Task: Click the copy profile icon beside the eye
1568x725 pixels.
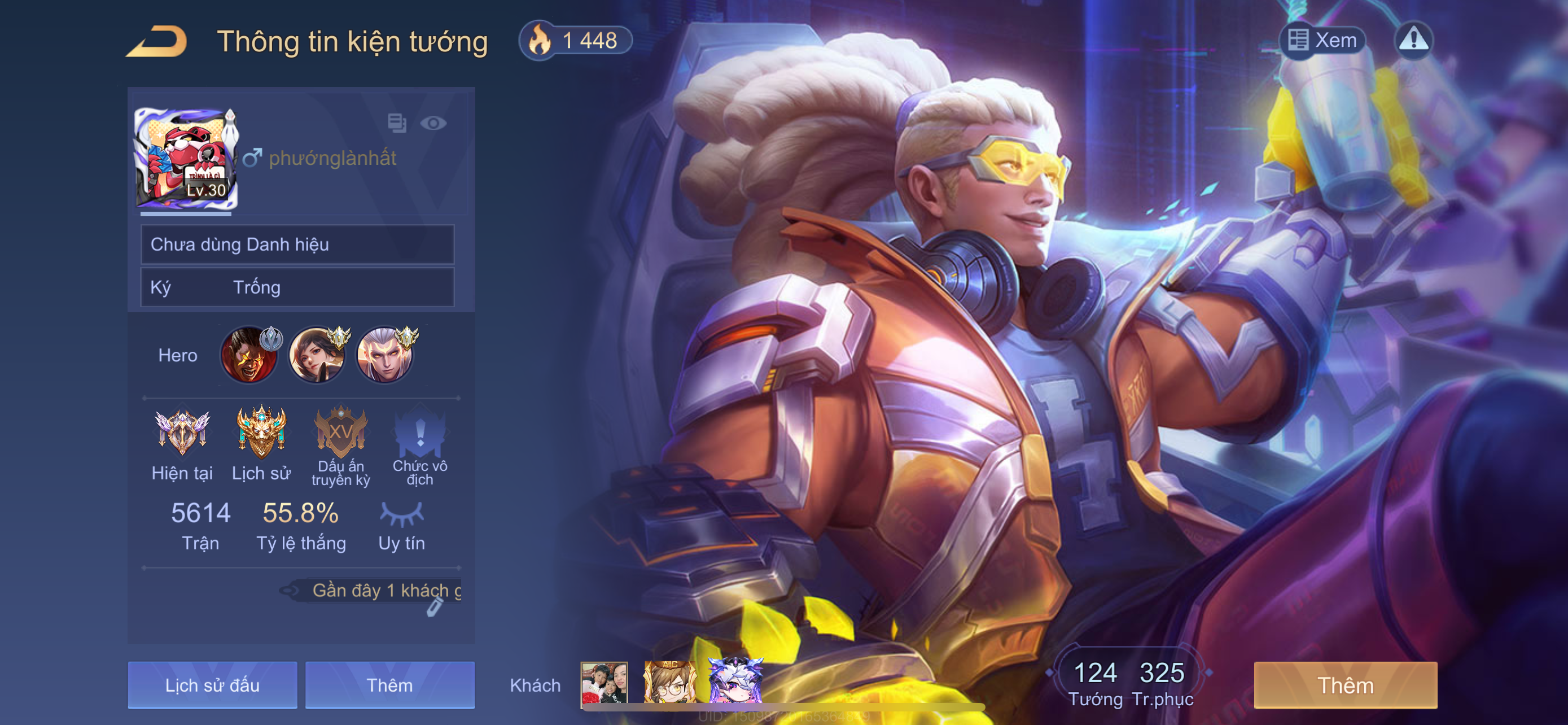Action: [397, 123]
